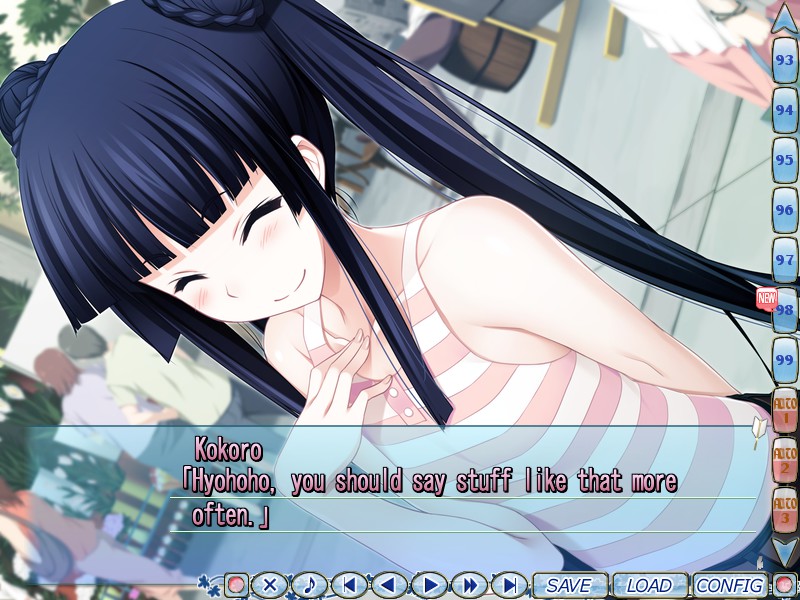Jump back with the skip-to-previous button
Screen dimensions: 800x600
tap(349, 585)
